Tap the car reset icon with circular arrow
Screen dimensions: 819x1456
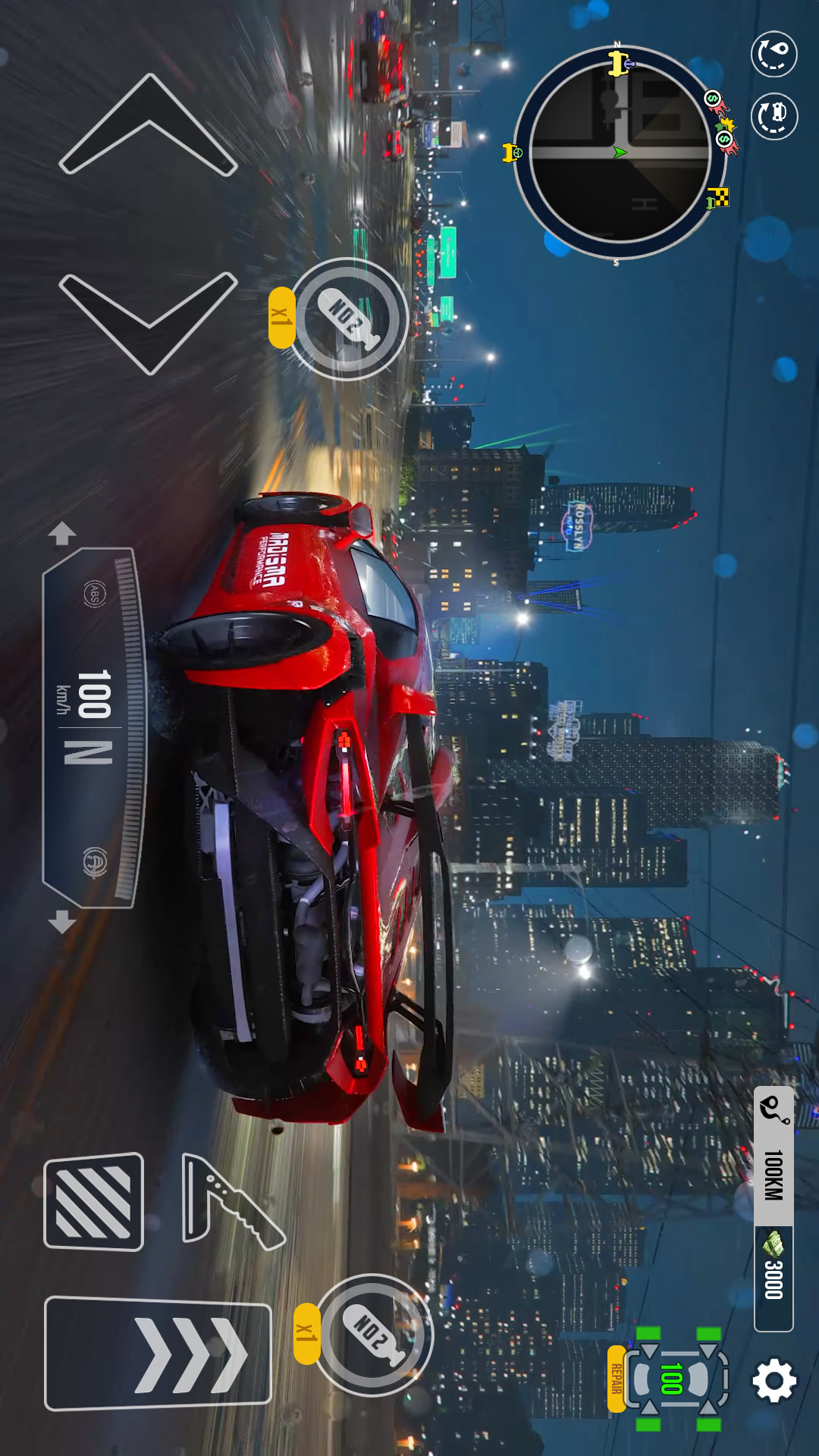pyautogui.click(x=773, y=116)
